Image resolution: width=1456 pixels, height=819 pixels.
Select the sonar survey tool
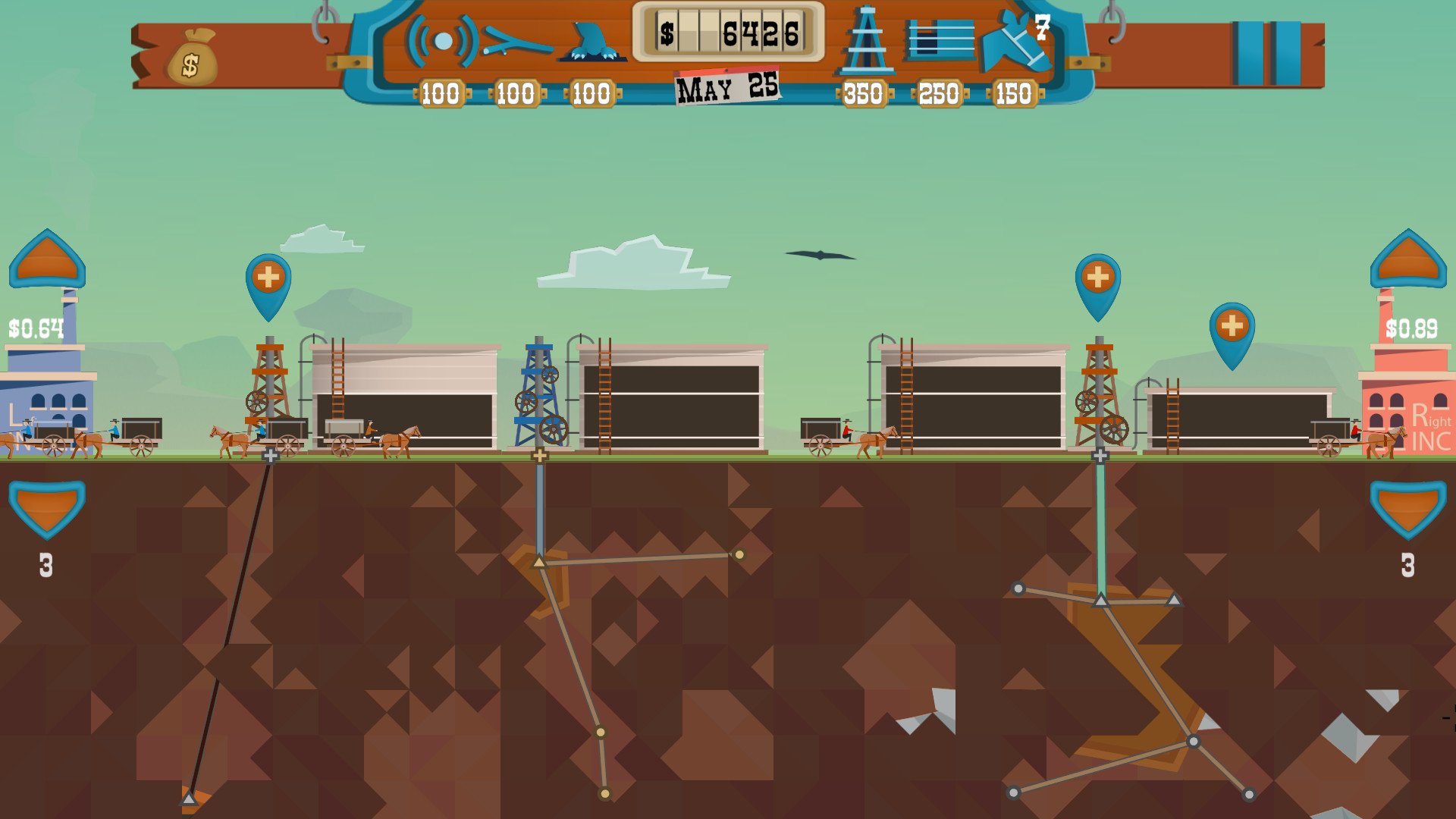(x=441, y=39)
